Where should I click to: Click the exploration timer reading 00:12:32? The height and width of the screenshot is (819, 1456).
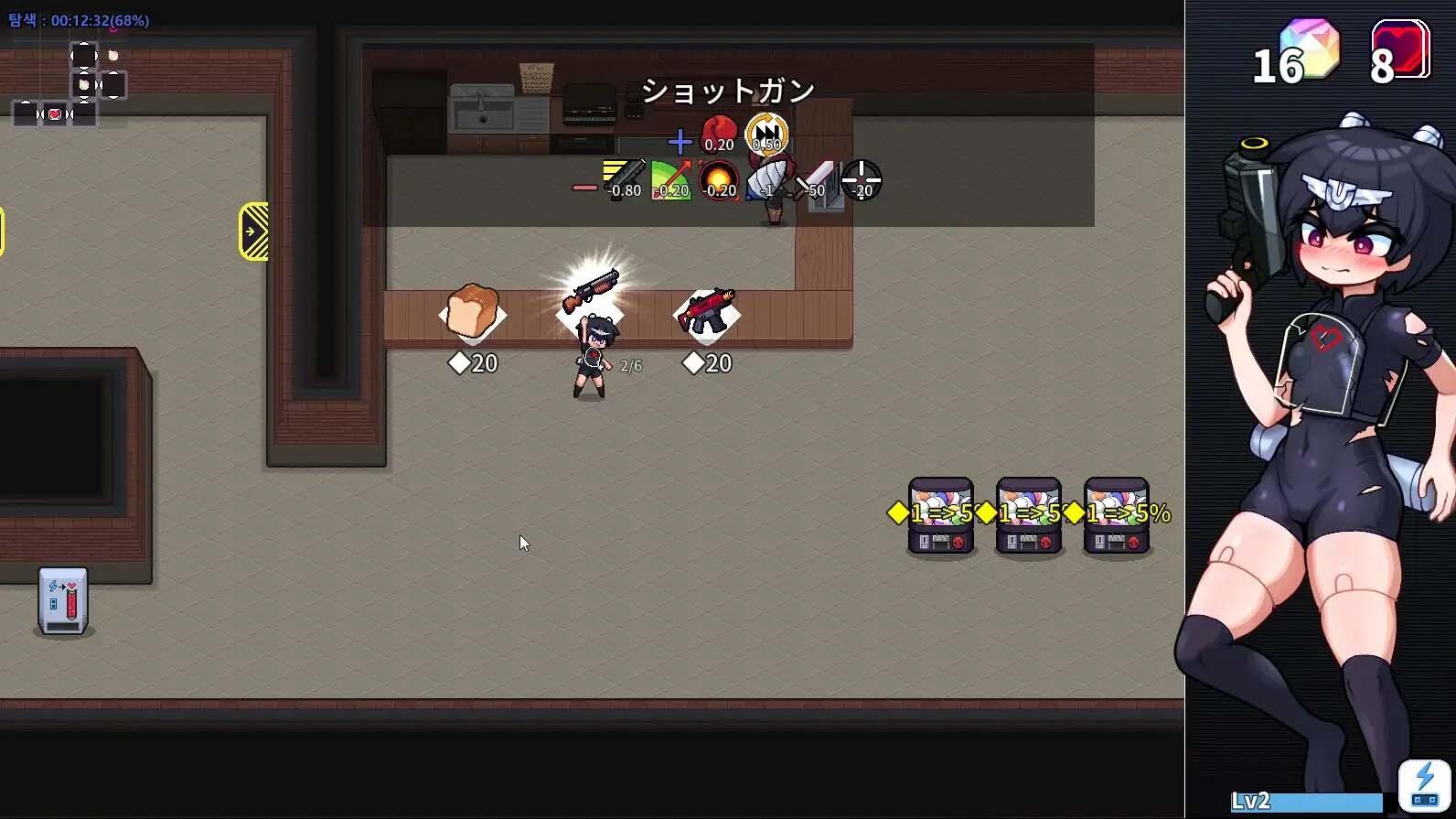pos(78,20)
